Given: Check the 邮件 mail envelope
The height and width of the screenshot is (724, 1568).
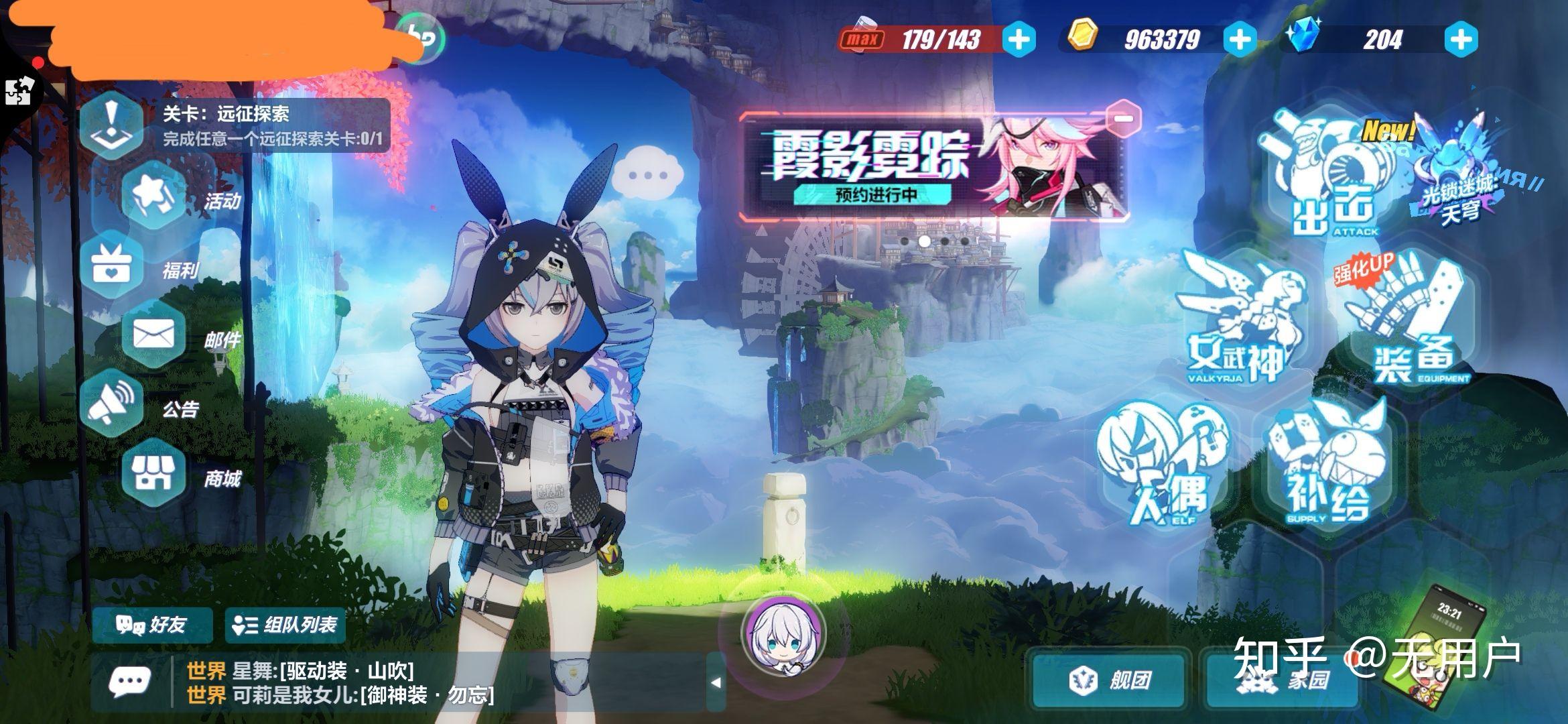Looking at the screenshot, I should (x=154, y=335).
